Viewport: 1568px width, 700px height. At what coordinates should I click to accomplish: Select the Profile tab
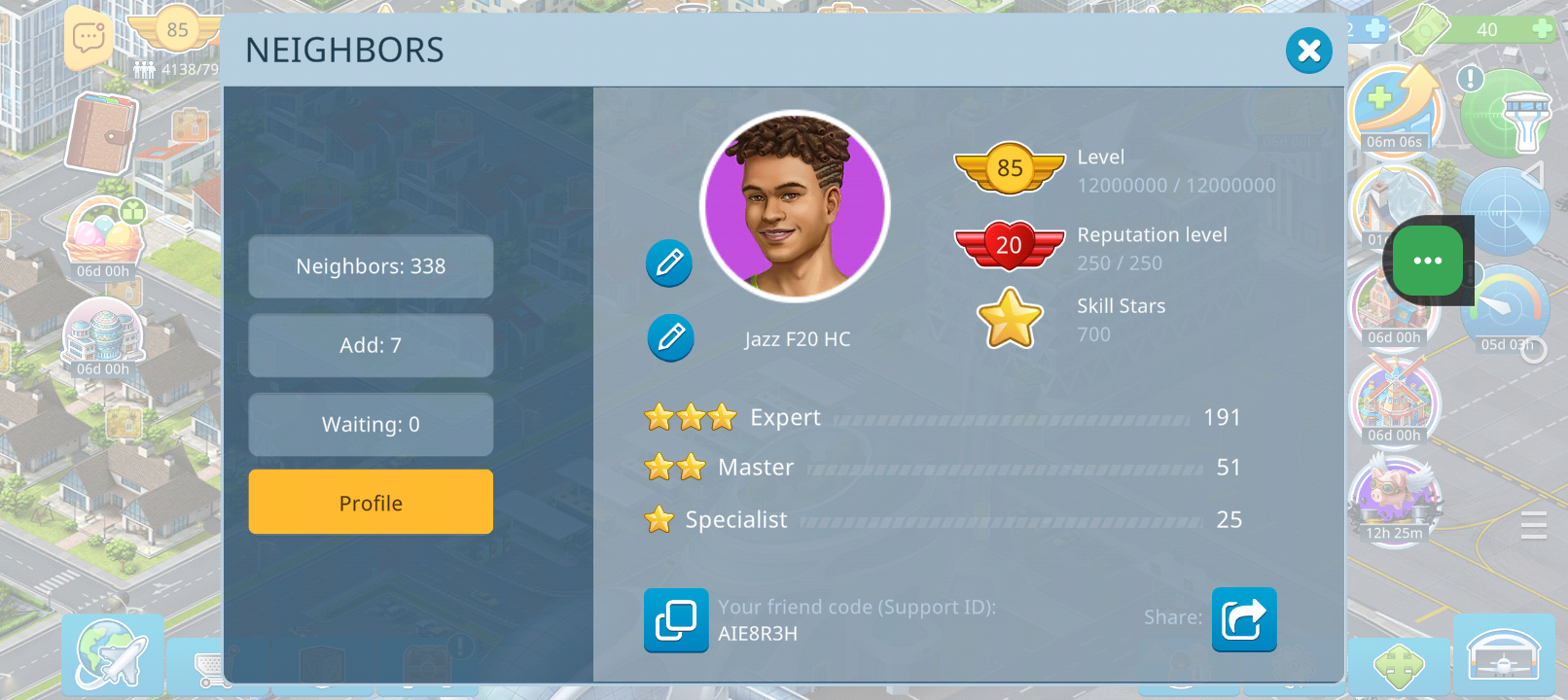[x=371, y=503]
